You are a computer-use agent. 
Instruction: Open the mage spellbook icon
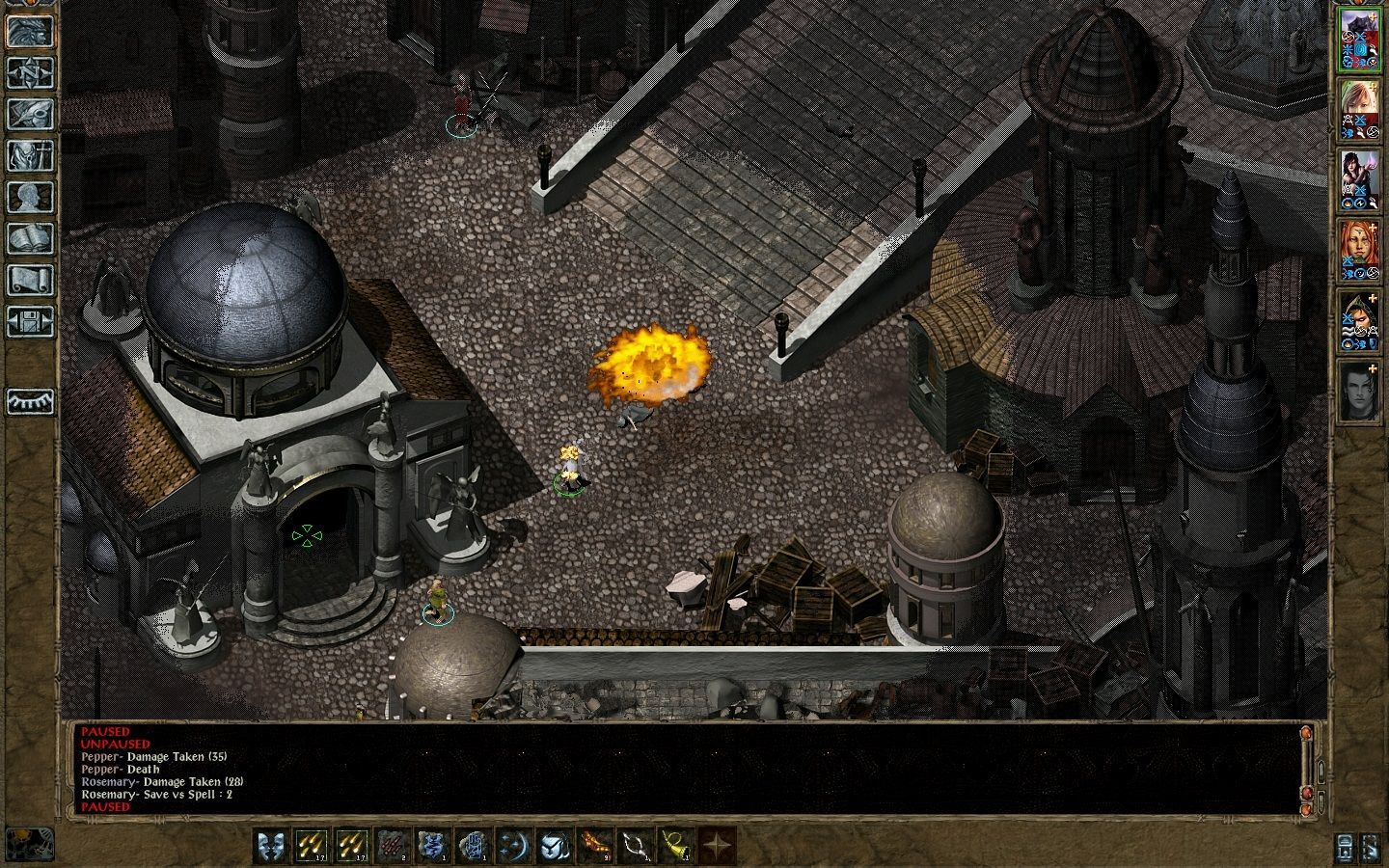(31, 235)
